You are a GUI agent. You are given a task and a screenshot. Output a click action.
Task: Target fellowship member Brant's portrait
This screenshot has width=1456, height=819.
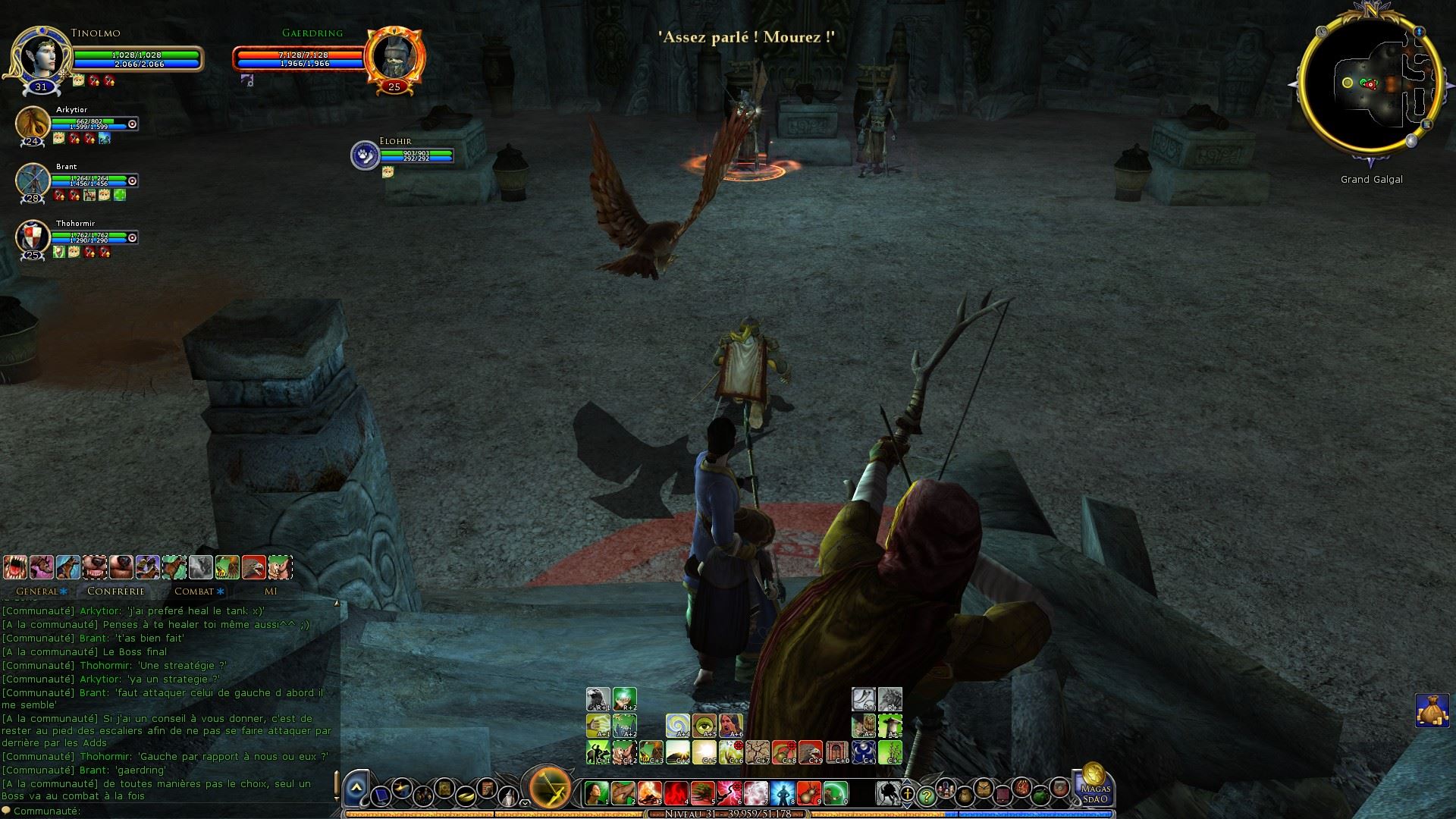[33, 180]
